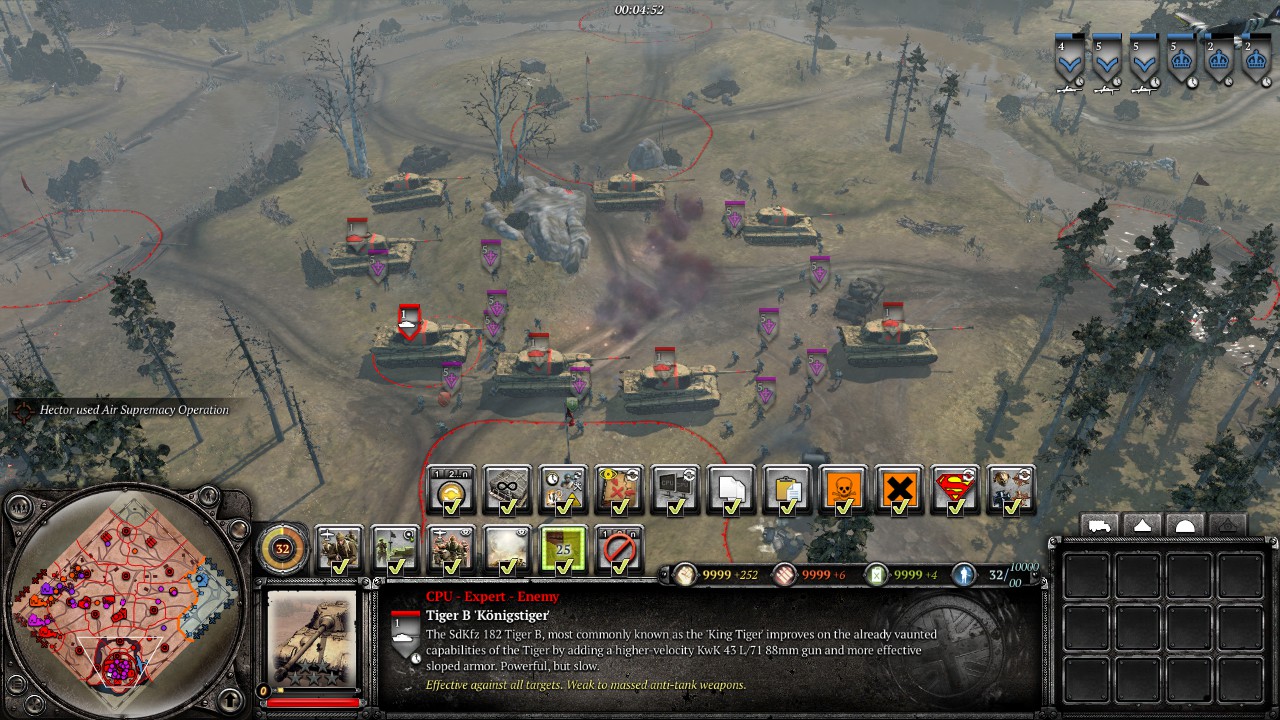Image resolution: width=1280 pixels, height=720 pixels.
Task: Select the level 5 crown unit badge
Action: (1181, 64)
